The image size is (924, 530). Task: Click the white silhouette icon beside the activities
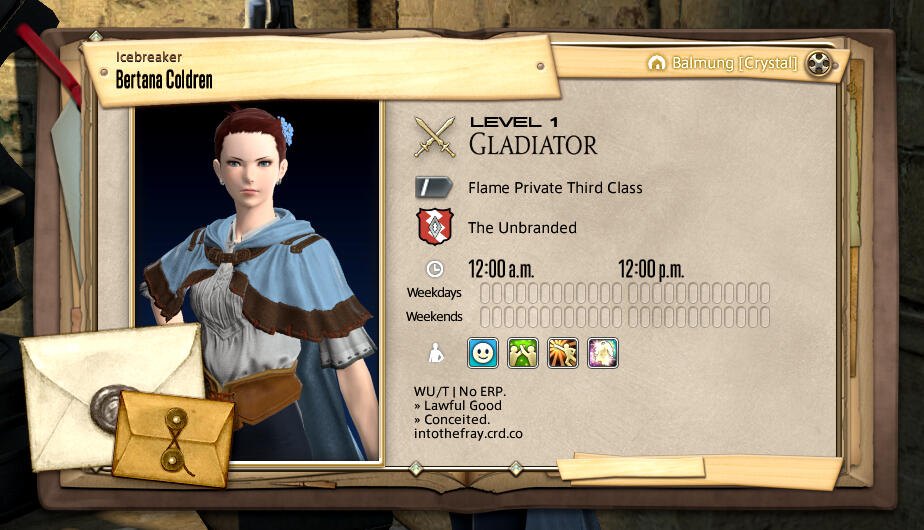[435, 352]
